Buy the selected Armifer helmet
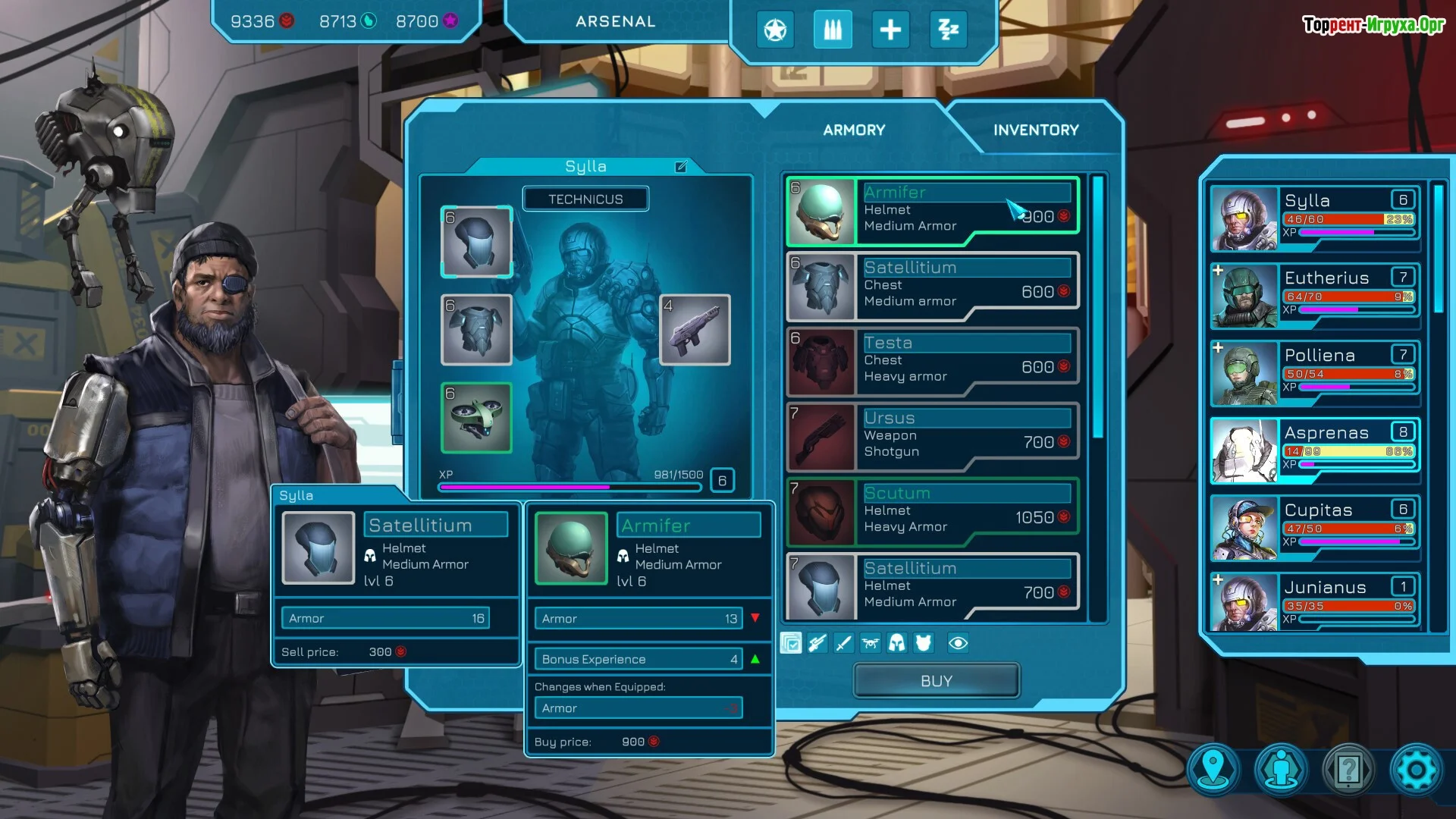Image resolution: width=1456 pixels, height=819 pixels. point(936,680)
